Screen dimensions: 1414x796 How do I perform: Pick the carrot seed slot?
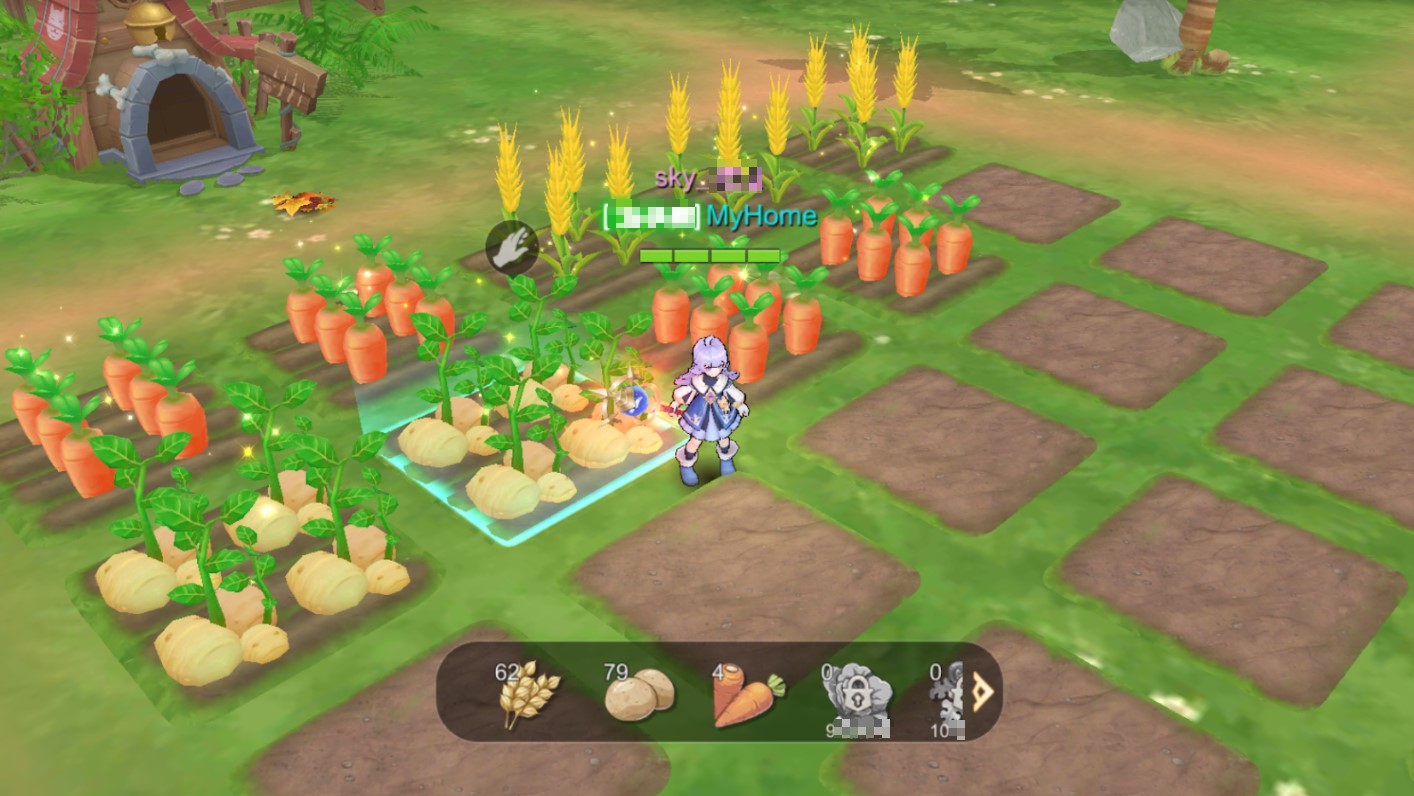pos(747,694)
